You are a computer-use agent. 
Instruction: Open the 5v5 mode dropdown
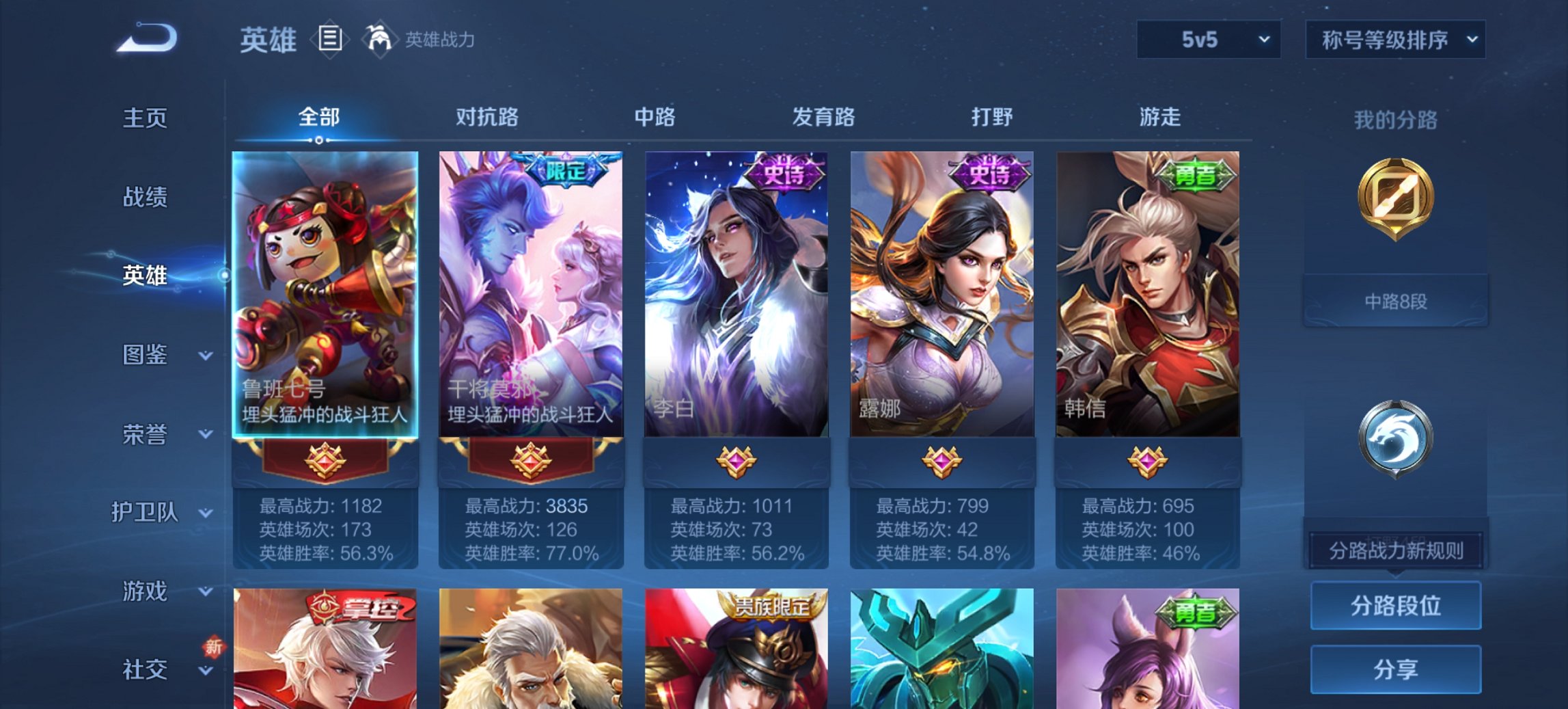coord(1208,39)
